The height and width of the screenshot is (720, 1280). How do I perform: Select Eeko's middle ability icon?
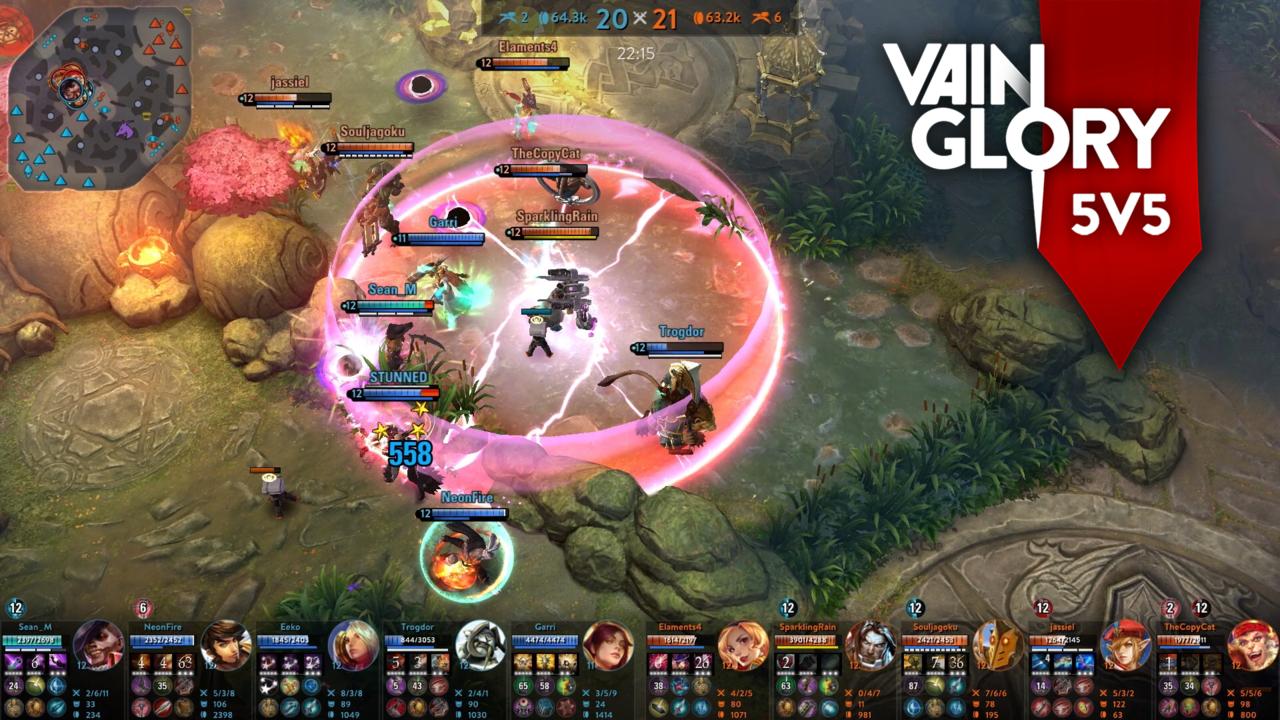[x=290, y=665]
